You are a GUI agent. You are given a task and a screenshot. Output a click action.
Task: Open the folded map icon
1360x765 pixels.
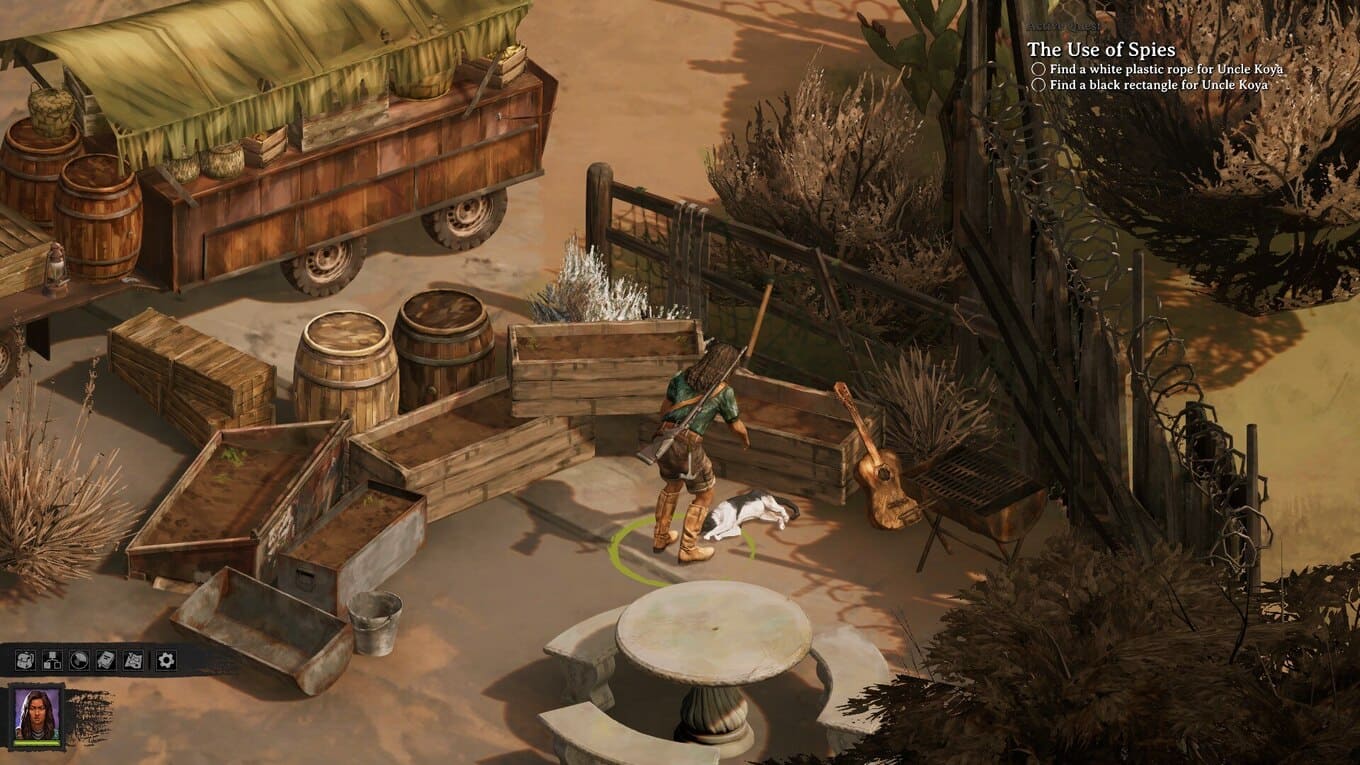tap(133, 660)
